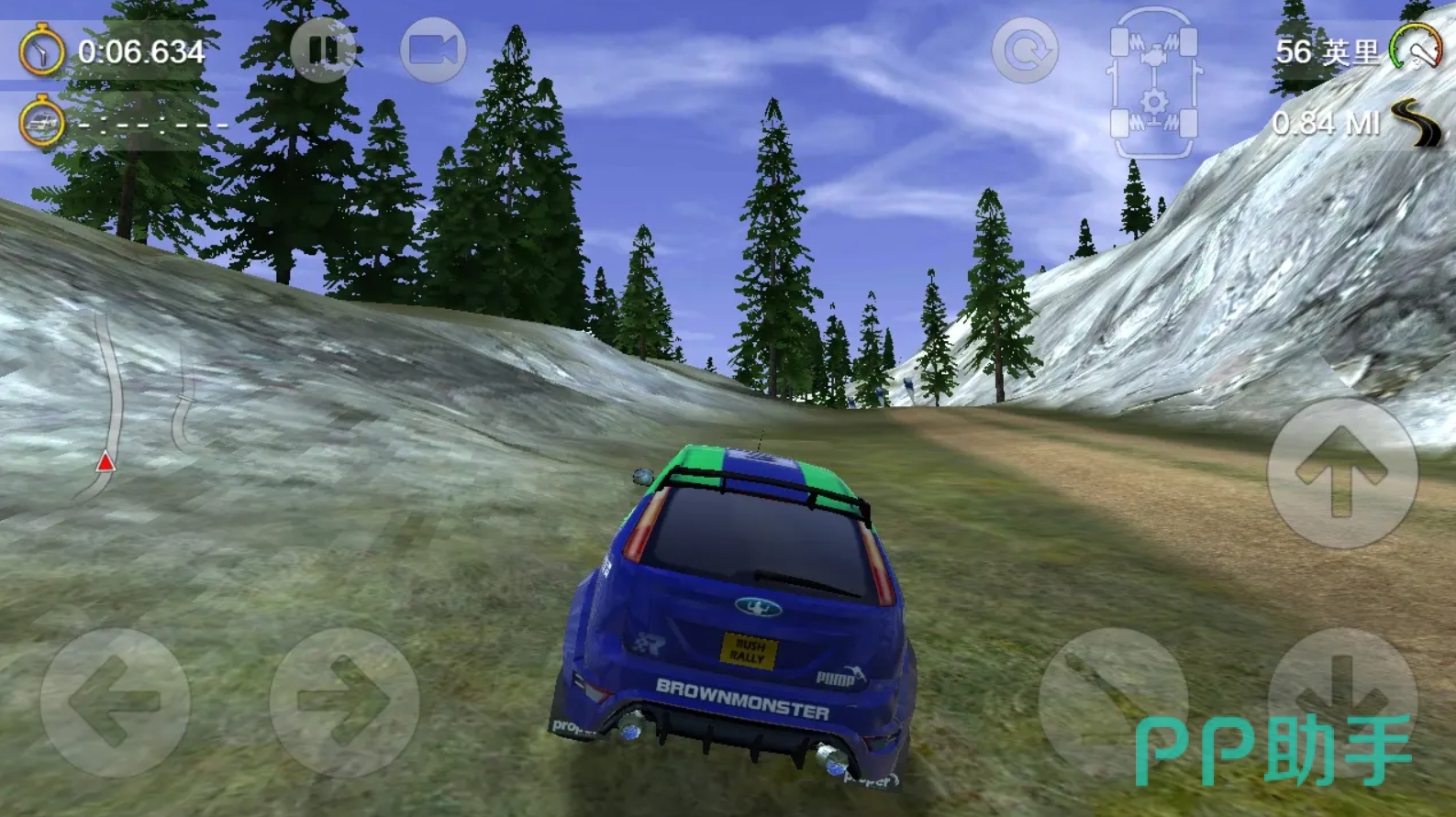Image resolution: width=1456 pixels, height=817 pixels.
Task: Pull the handbrake button
Action: (1112, 702)
